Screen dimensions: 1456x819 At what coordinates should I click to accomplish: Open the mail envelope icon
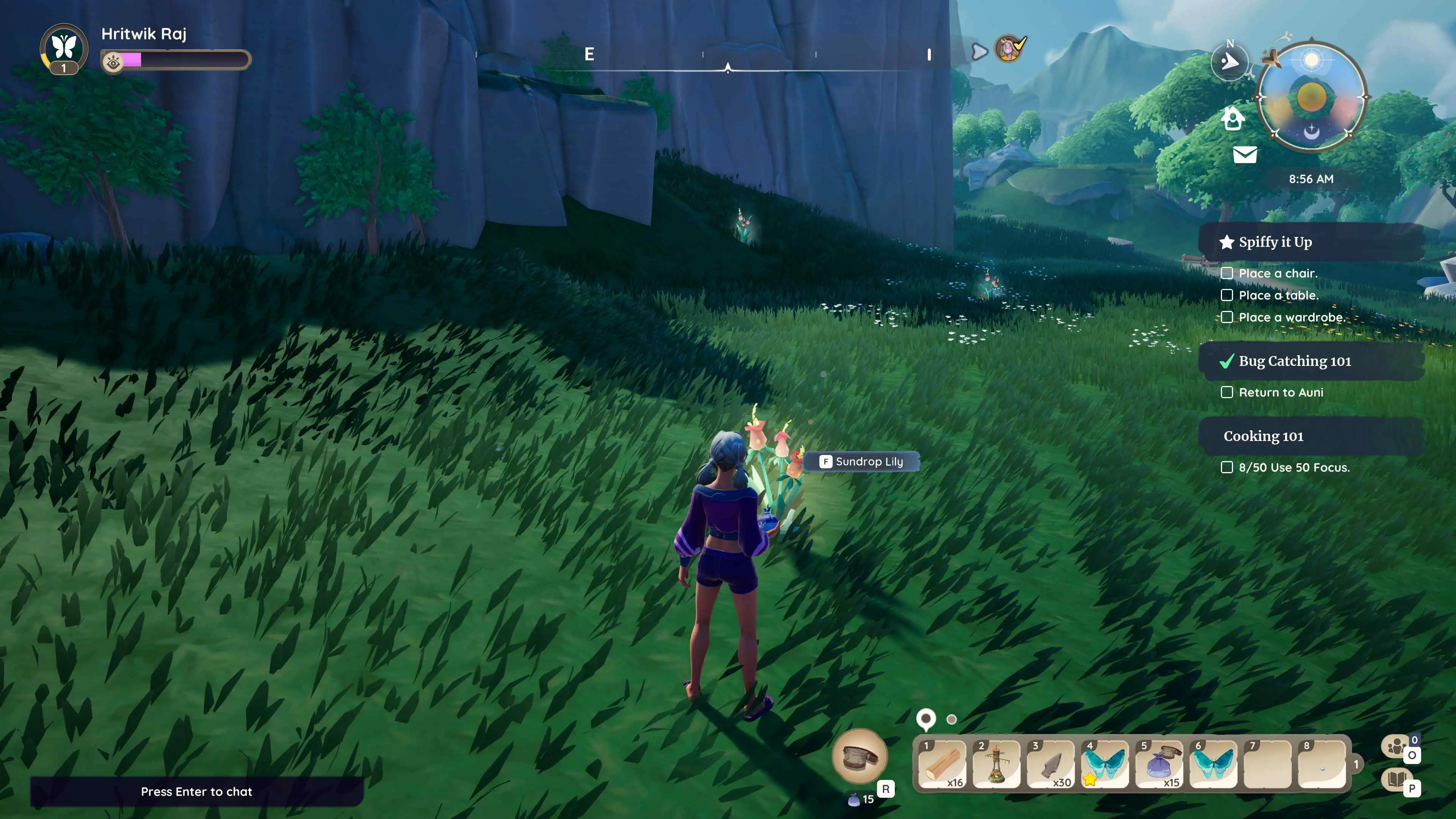[x=1244, y=154]
